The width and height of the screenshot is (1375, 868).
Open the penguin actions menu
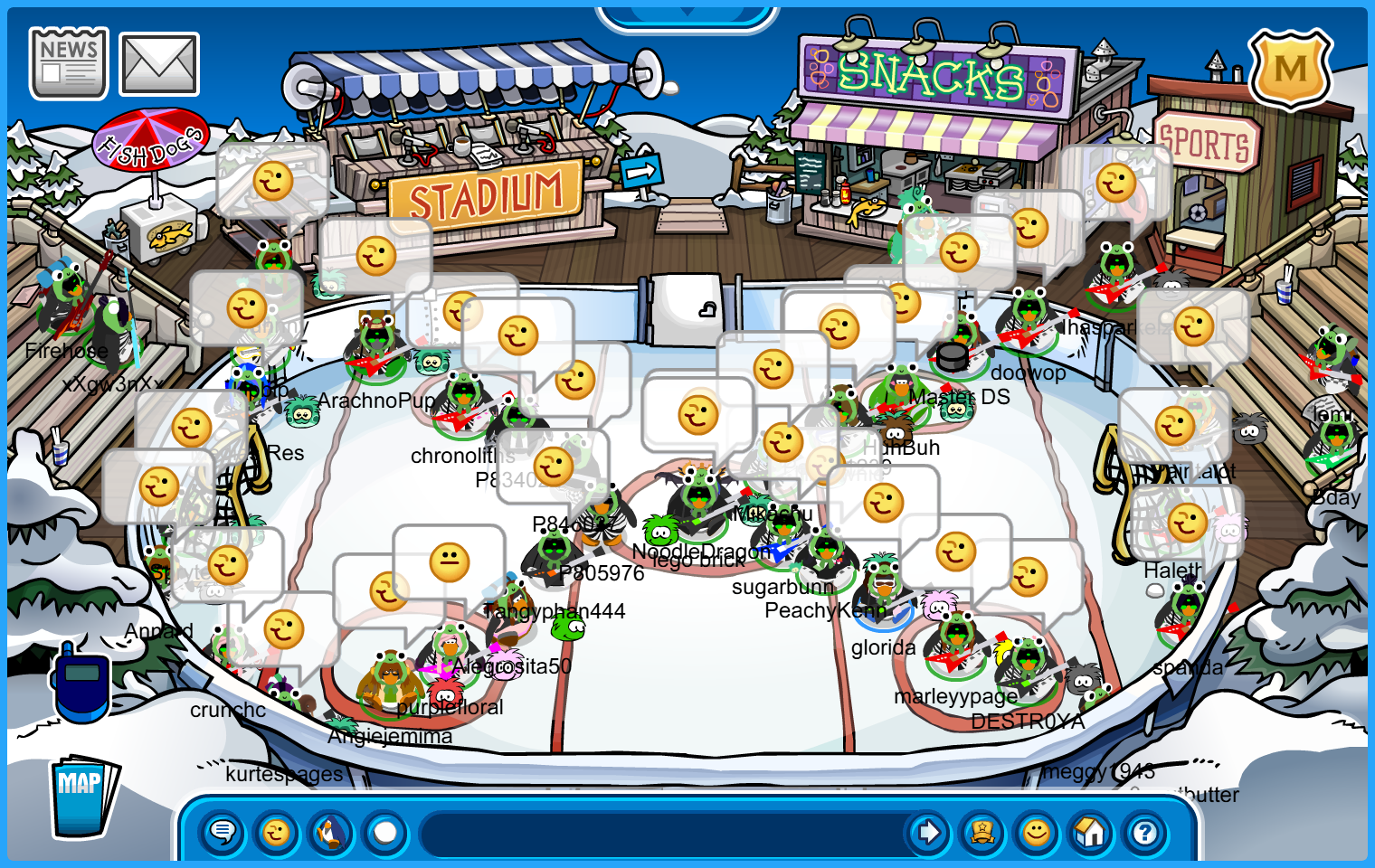[331, 832]
